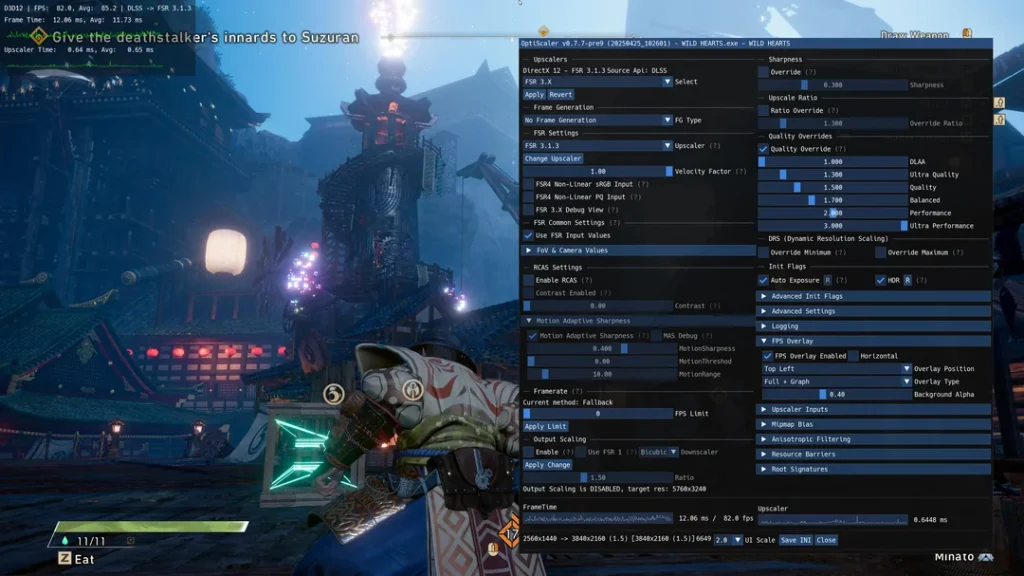
Task: Close the OptiScaler overlay with the Close button
Action: (x=825, y=540)
